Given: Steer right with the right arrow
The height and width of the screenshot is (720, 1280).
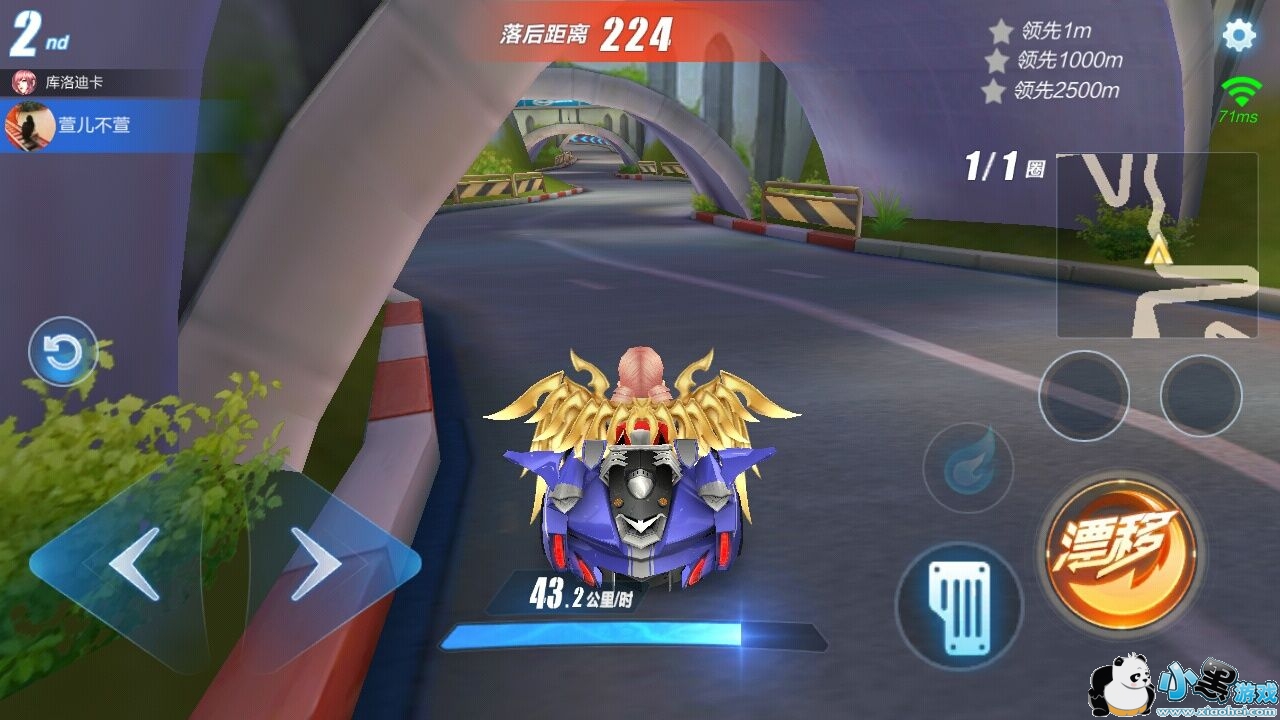Looking at the screenshot, I should tap(316, 564).
